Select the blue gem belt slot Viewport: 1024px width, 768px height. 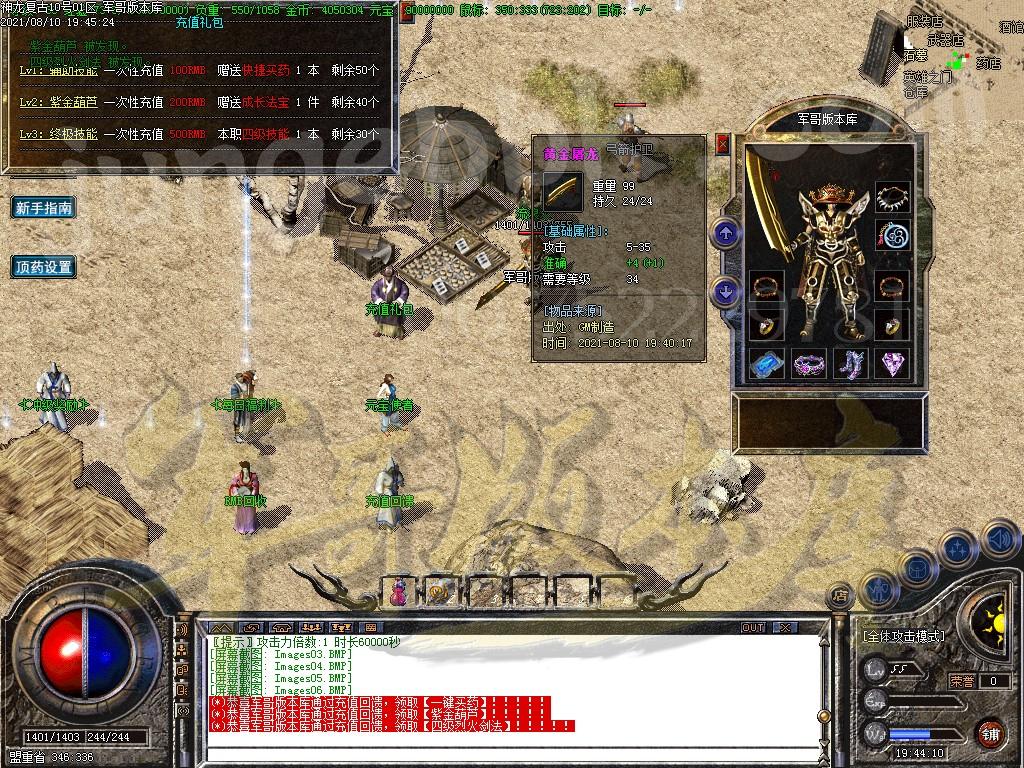click(767, 364)
